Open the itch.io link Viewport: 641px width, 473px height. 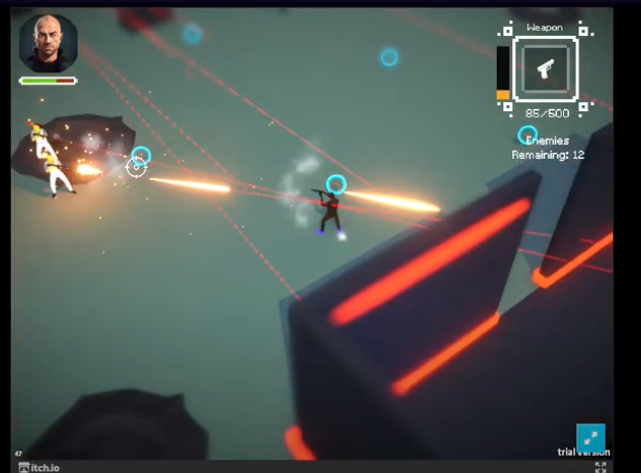point(38,467)
